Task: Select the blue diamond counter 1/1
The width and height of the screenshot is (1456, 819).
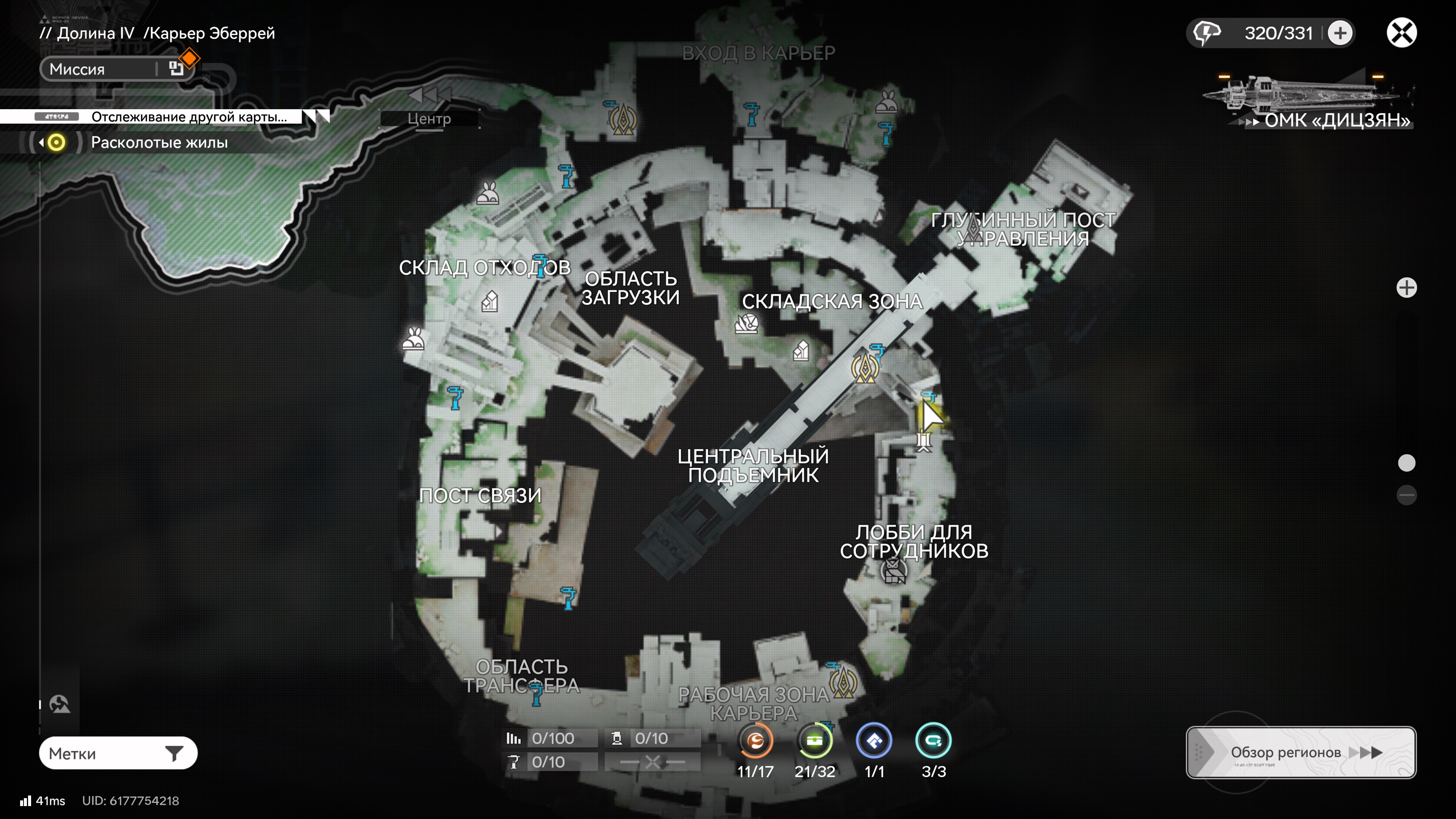Action: (874, 741)
